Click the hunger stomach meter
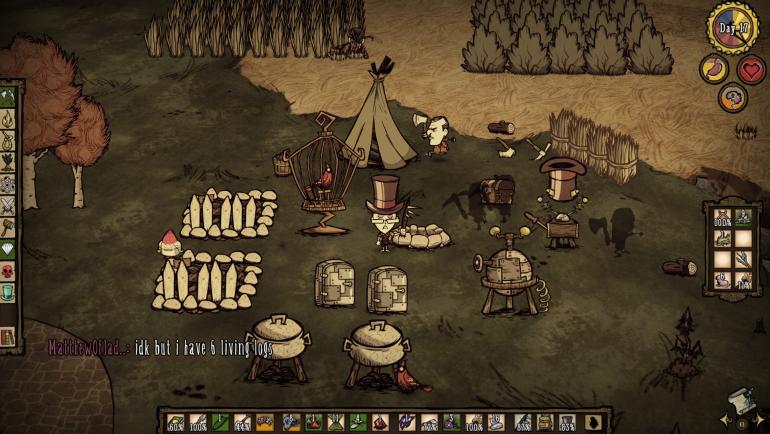The width and height of the screenshot is (770, 434). coord(713,69)
